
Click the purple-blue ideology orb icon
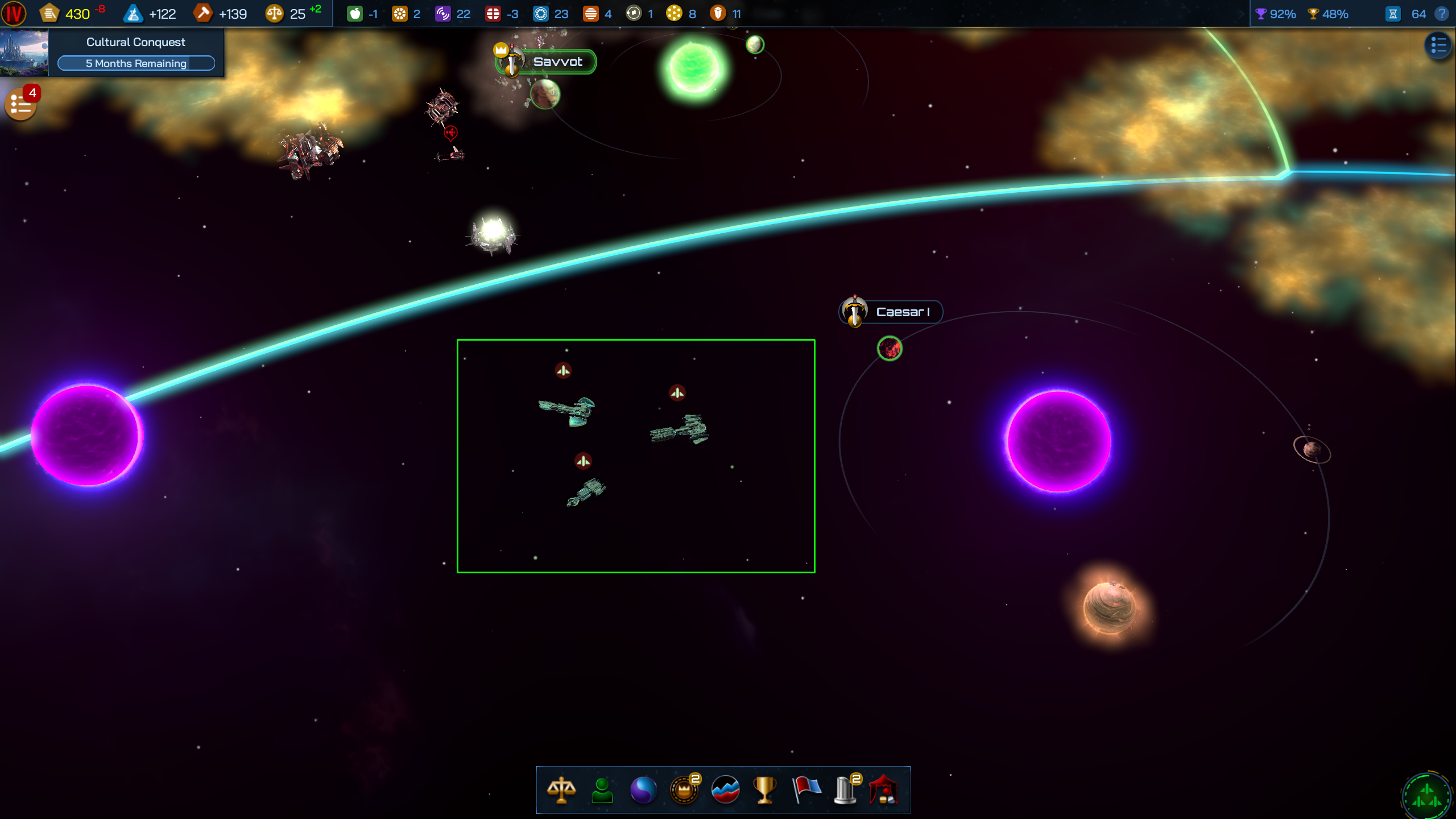[x=643, y=790]
